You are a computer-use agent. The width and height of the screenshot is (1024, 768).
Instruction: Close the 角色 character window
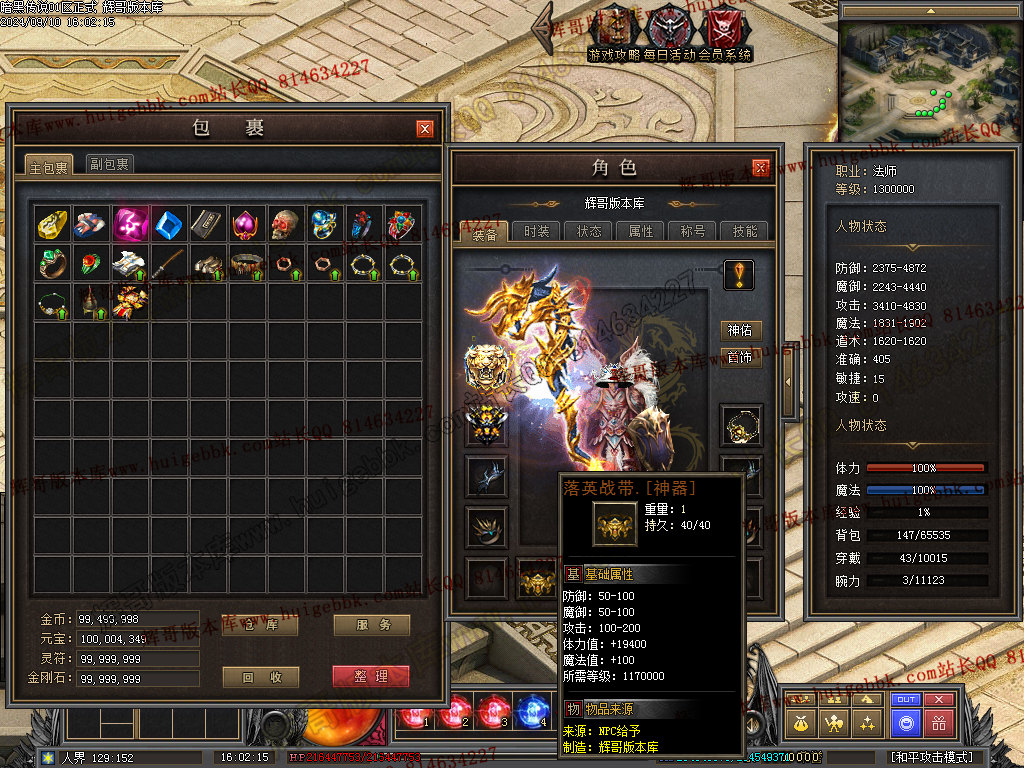[x=761, y=168]
